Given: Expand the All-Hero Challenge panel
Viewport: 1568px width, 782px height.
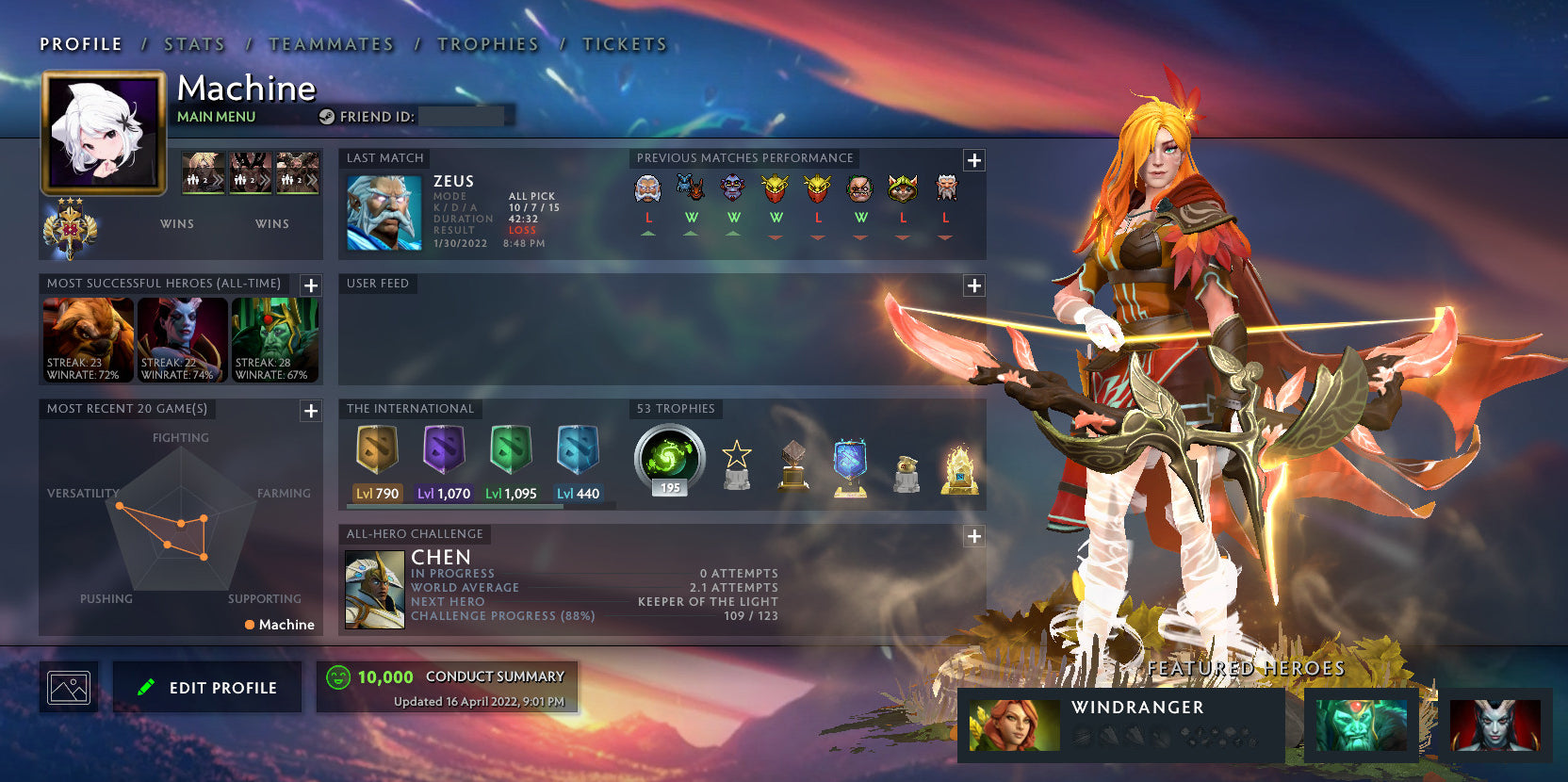Looking at the screenshot, I should 973,536.
